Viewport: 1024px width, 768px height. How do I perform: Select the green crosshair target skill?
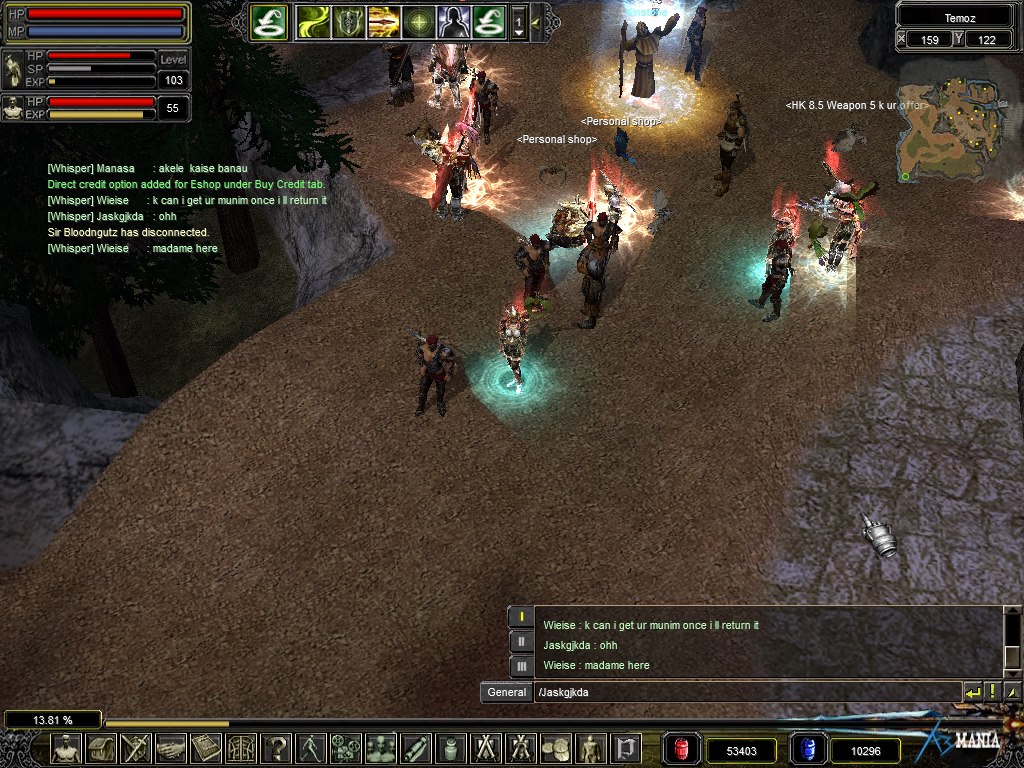click(x=419, y=20)
